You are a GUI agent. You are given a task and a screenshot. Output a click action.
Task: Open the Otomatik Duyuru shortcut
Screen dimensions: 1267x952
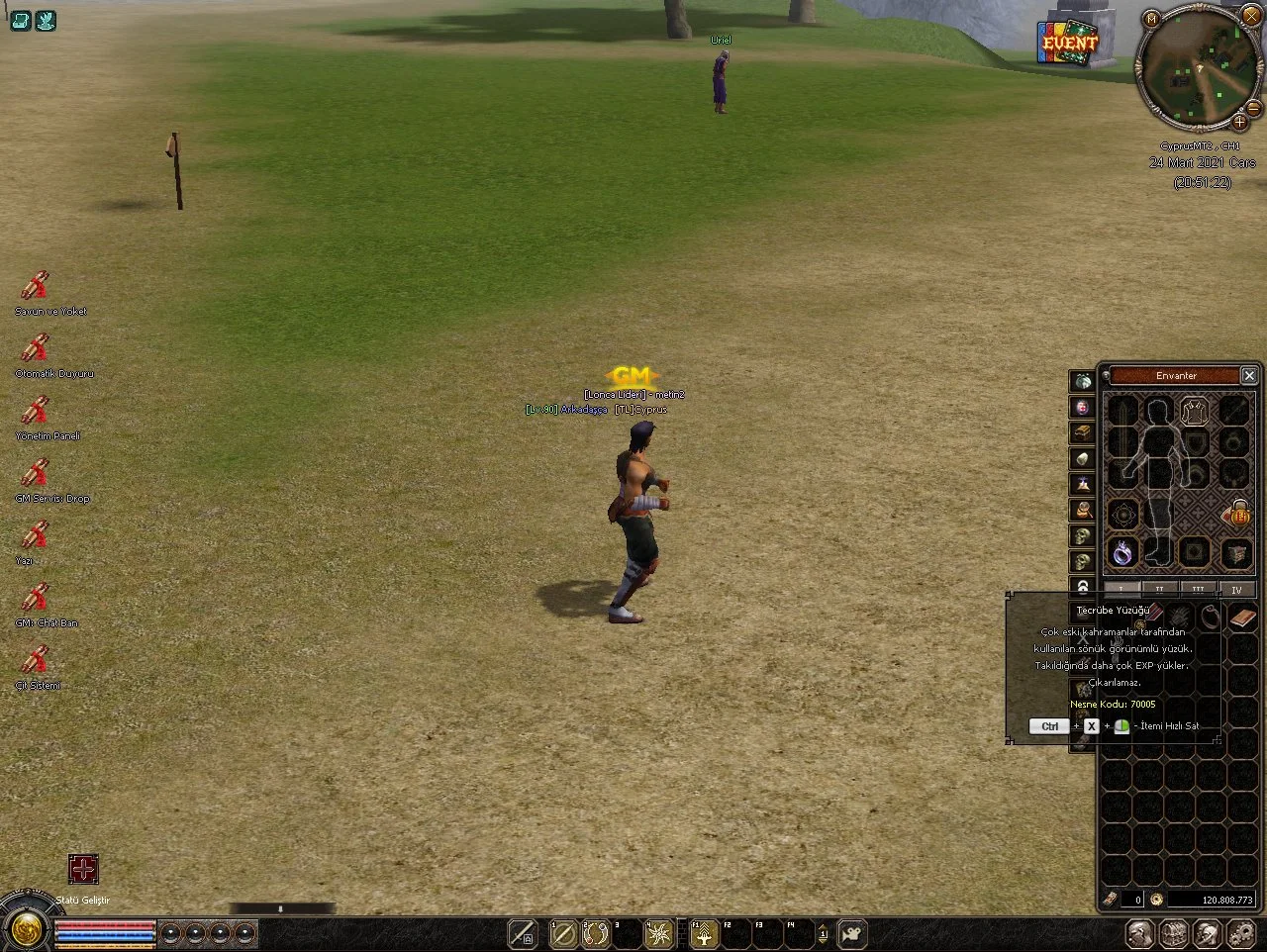pos(36,348)
